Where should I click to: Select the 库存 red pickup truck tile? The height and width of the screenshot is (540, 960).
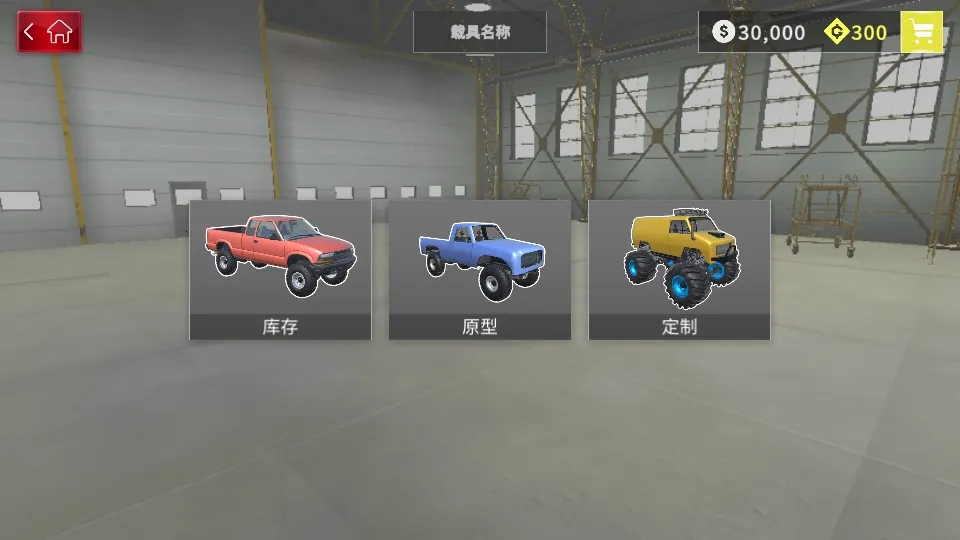click(280, 270)
